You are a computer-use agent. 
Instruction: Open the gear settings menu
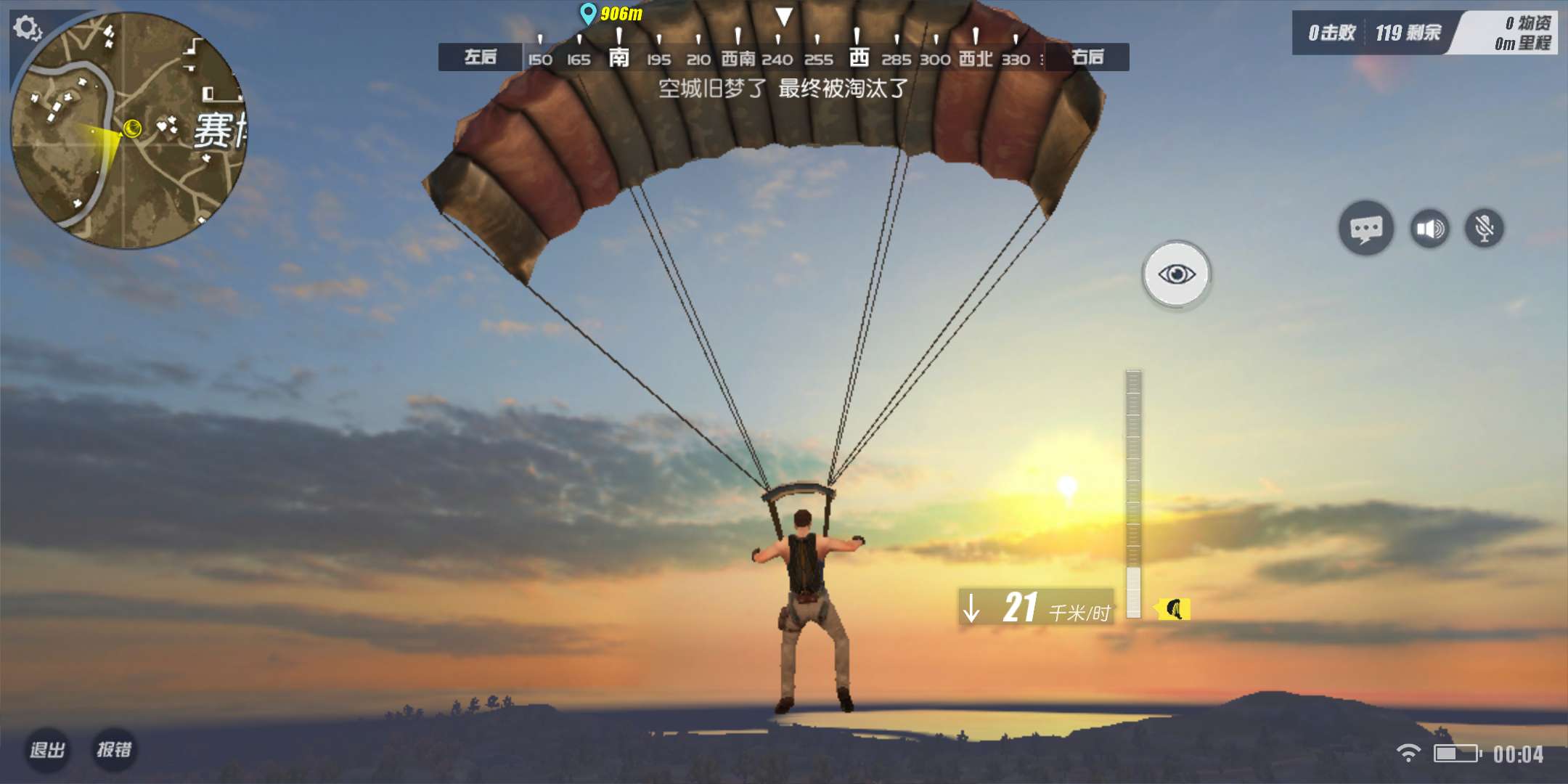27,28
